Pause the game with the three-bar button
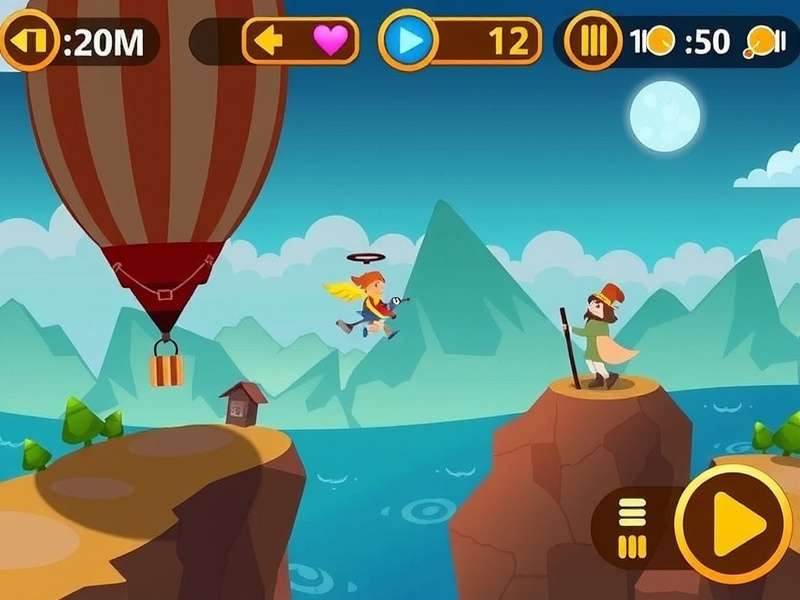800x600 pixels. (x=594, y=42)
